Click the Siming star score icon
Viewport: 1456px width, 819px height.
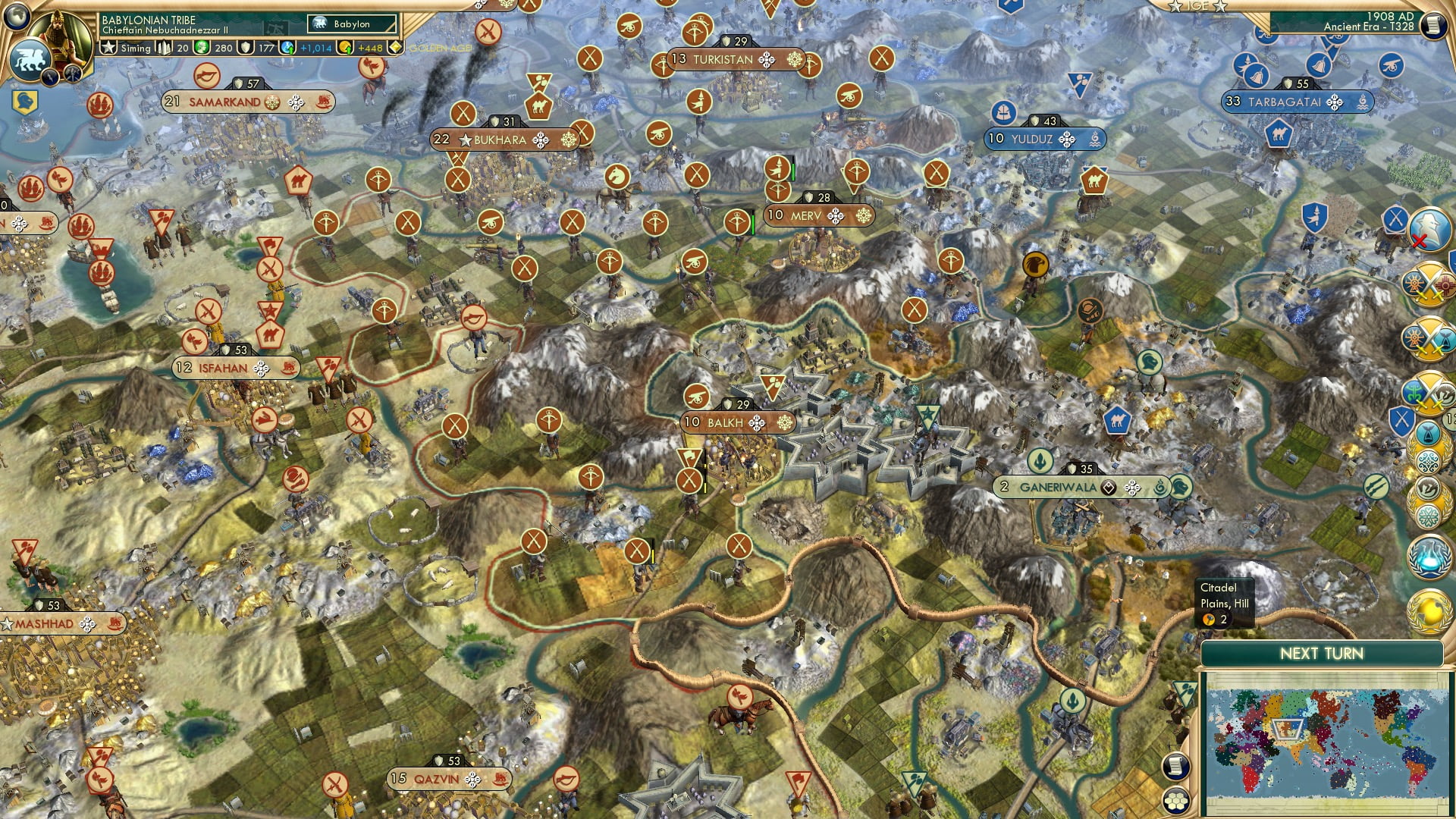[x=109, y=47]
